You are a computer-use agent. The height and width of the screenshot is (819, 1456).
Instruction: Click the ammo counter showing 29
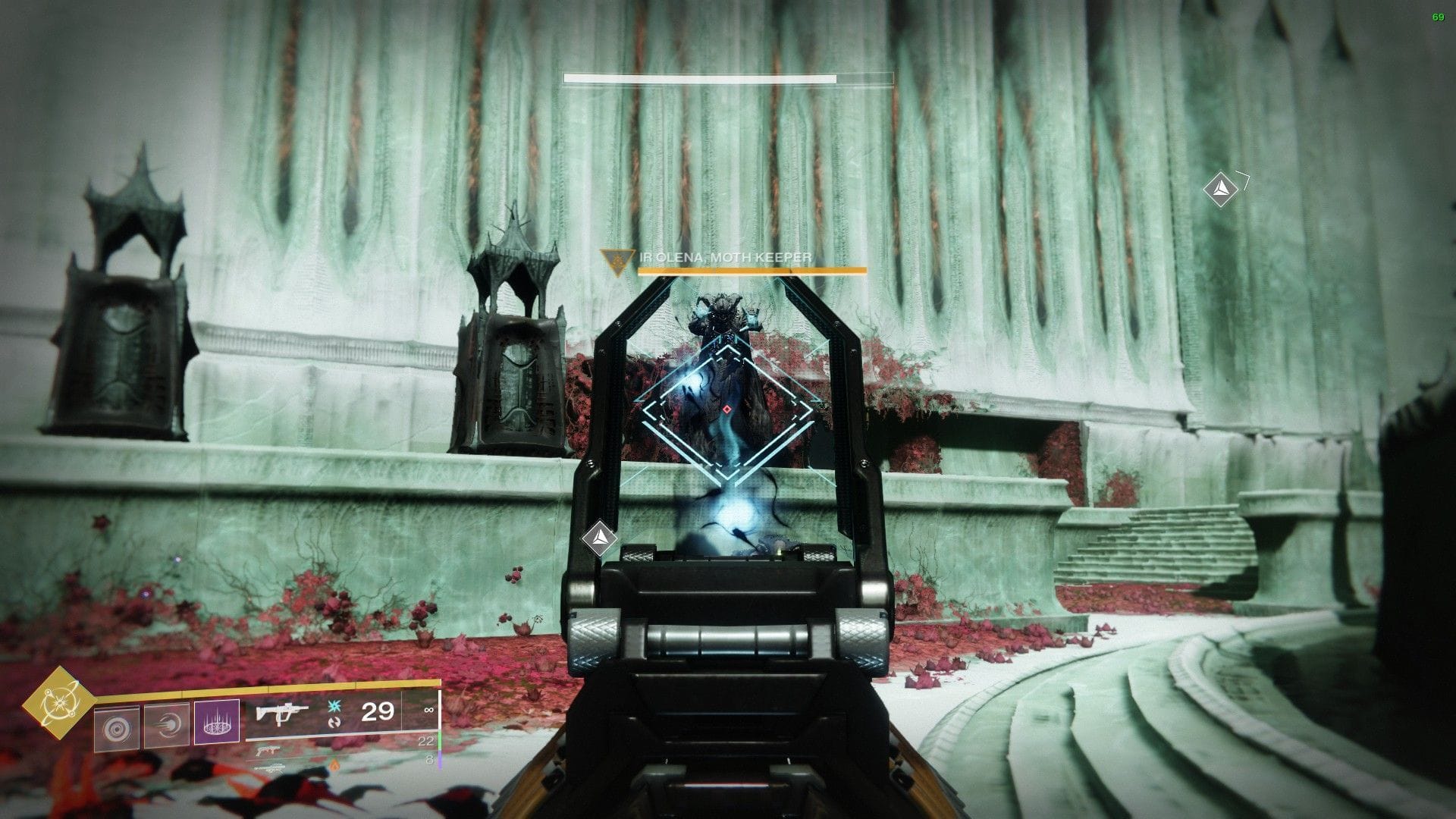378,713
